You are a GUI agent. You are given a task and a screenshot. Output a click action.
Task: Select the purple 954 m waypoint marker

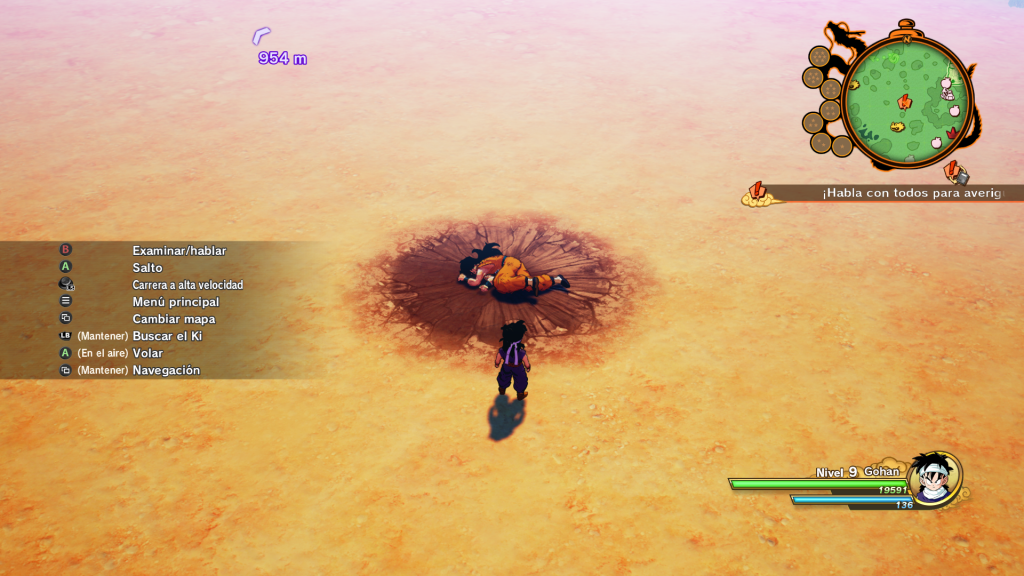pos(262,36)
